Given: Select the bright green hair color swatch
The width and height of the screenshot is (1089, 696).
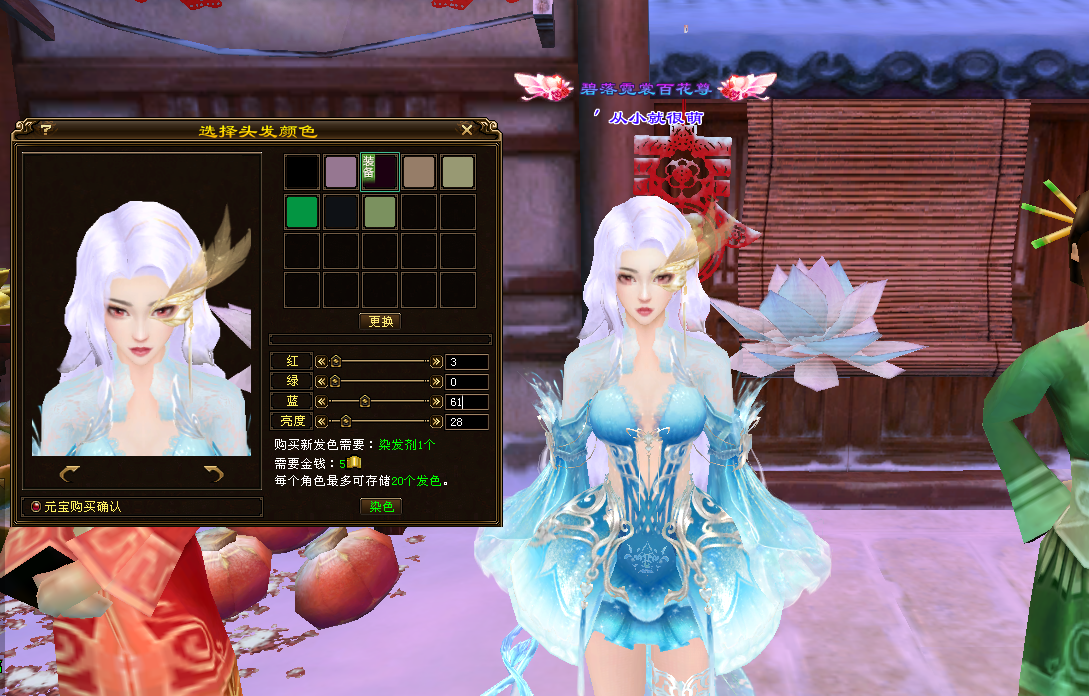Looking at the screenshot, I should [302, 212].
